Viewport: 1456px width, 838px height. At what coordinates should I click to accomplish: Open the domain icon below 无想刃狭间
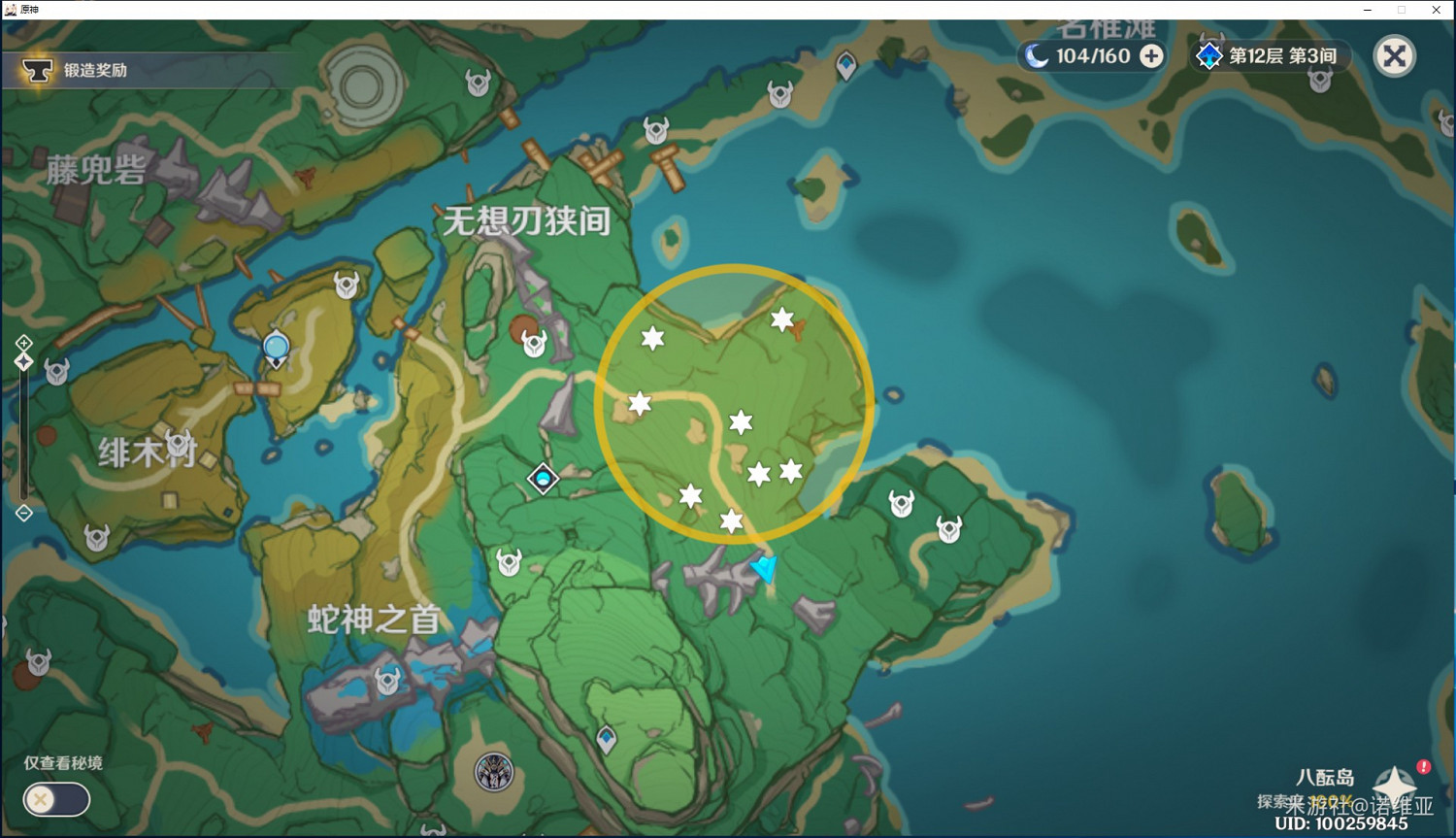(543, 478)
